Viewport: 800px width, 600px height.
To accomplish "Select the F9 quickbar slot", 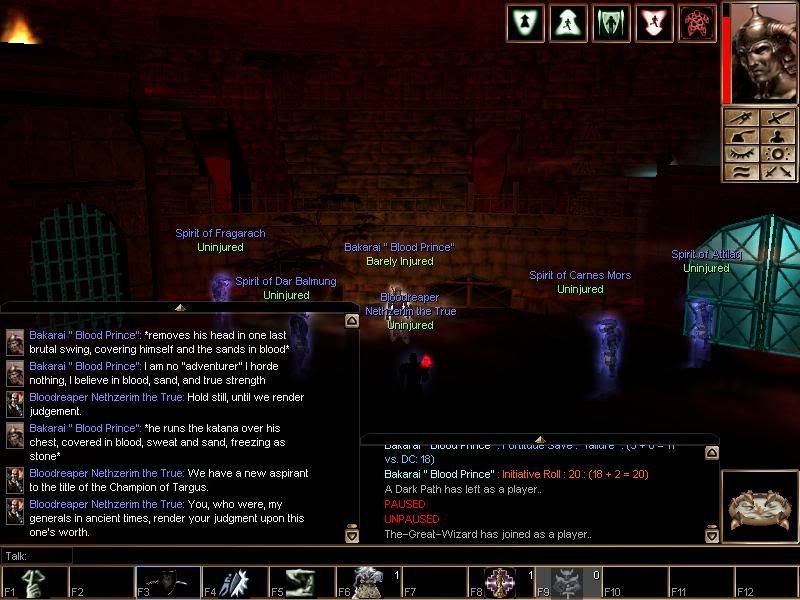I will [567, 582].
